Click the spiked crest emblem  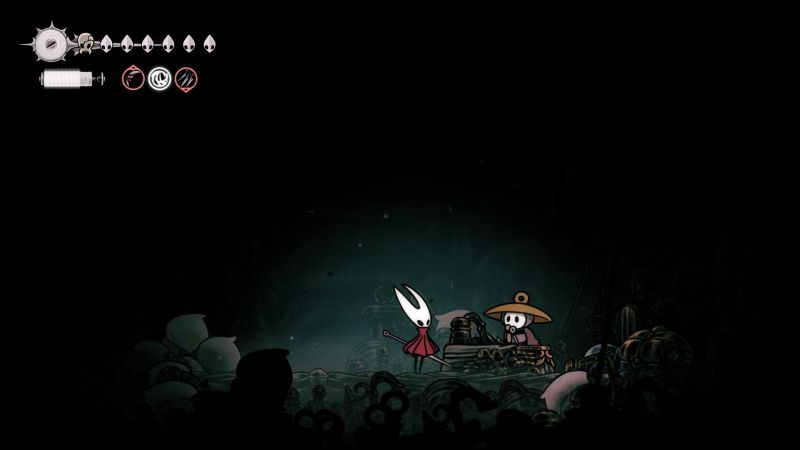point(49,43)
